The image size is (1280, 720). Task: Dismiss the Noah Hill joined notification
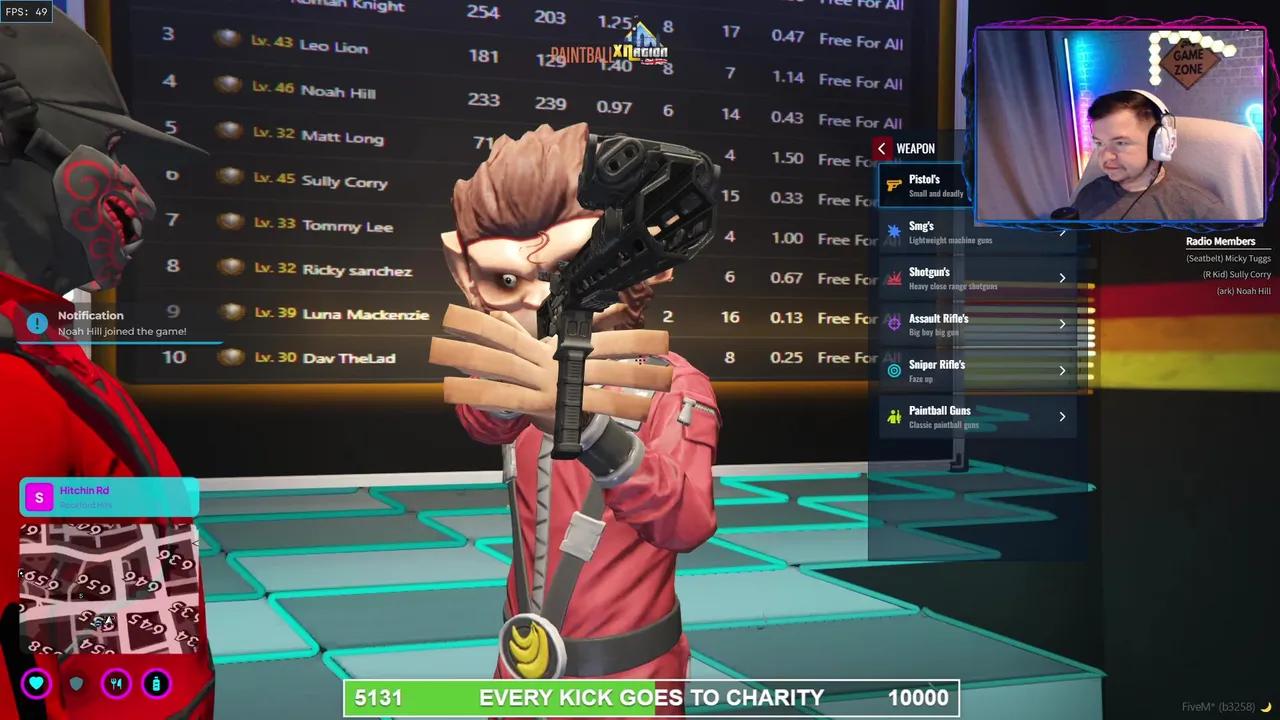[x=120, y=323]
